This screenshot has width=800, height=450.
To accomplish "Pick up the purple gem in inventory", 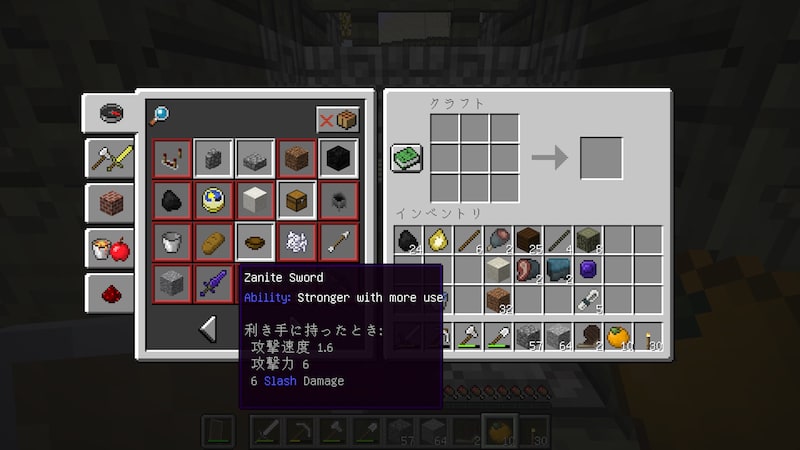I will [x=587, y=269].
